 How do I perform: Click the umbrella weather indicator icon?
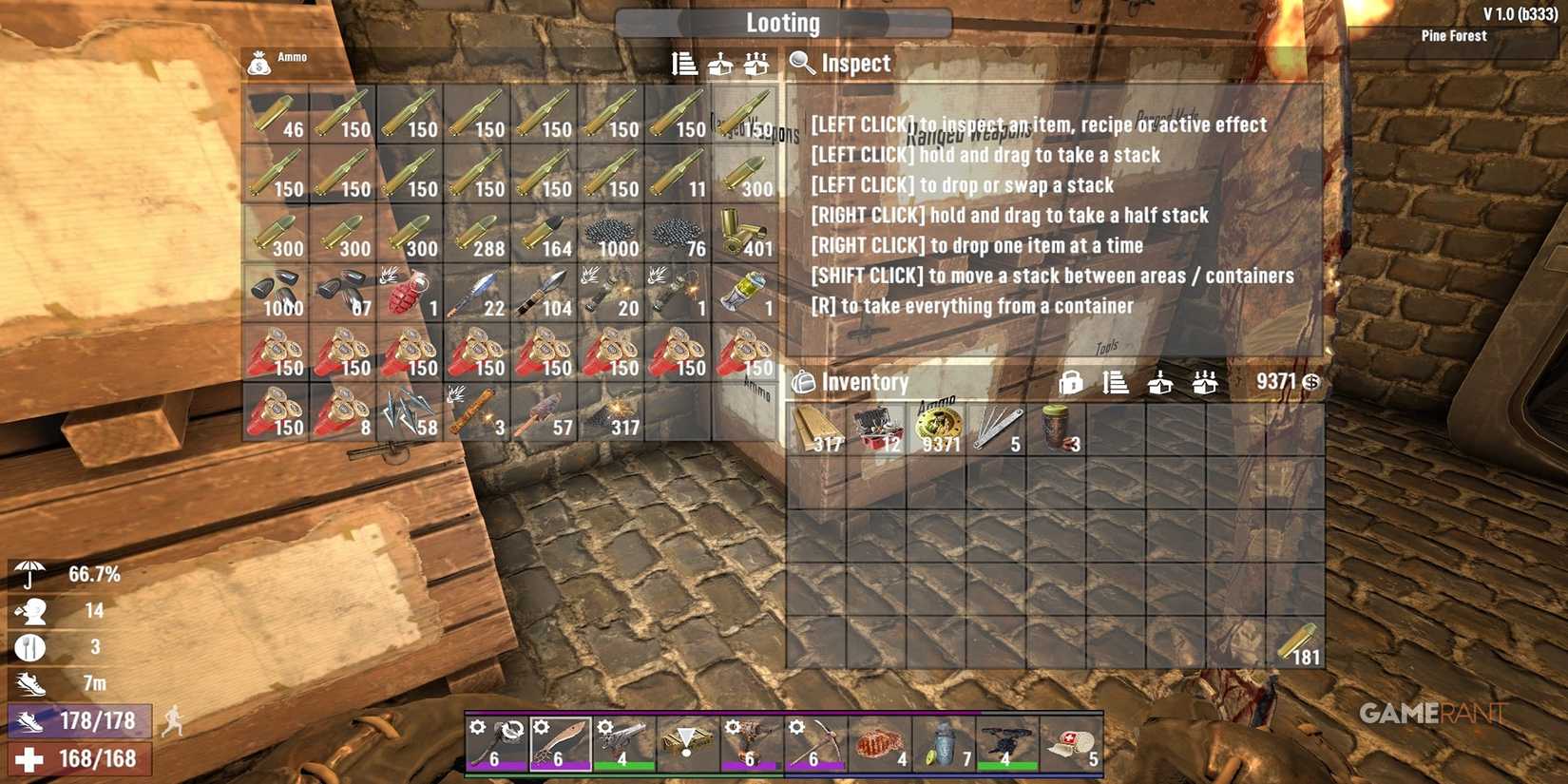coord(29,573)
